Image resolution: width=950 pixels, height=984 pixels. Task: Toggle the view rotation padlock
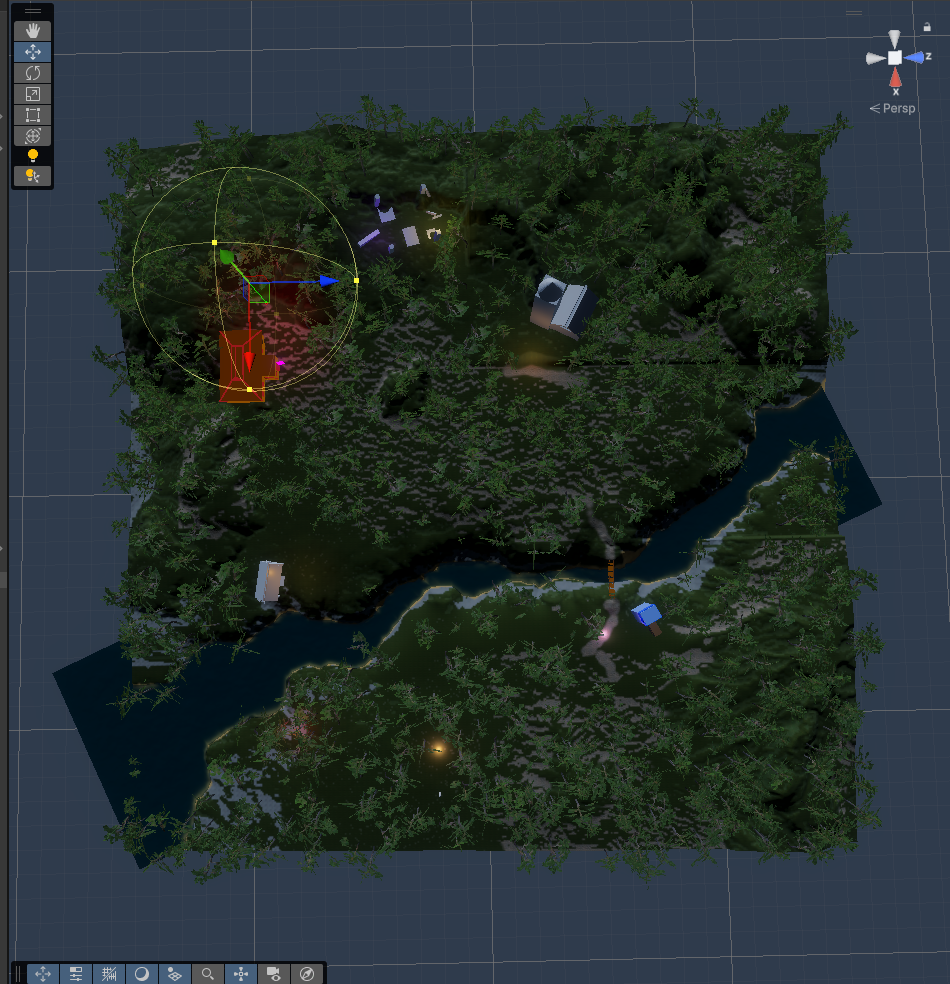pos(928,28)
